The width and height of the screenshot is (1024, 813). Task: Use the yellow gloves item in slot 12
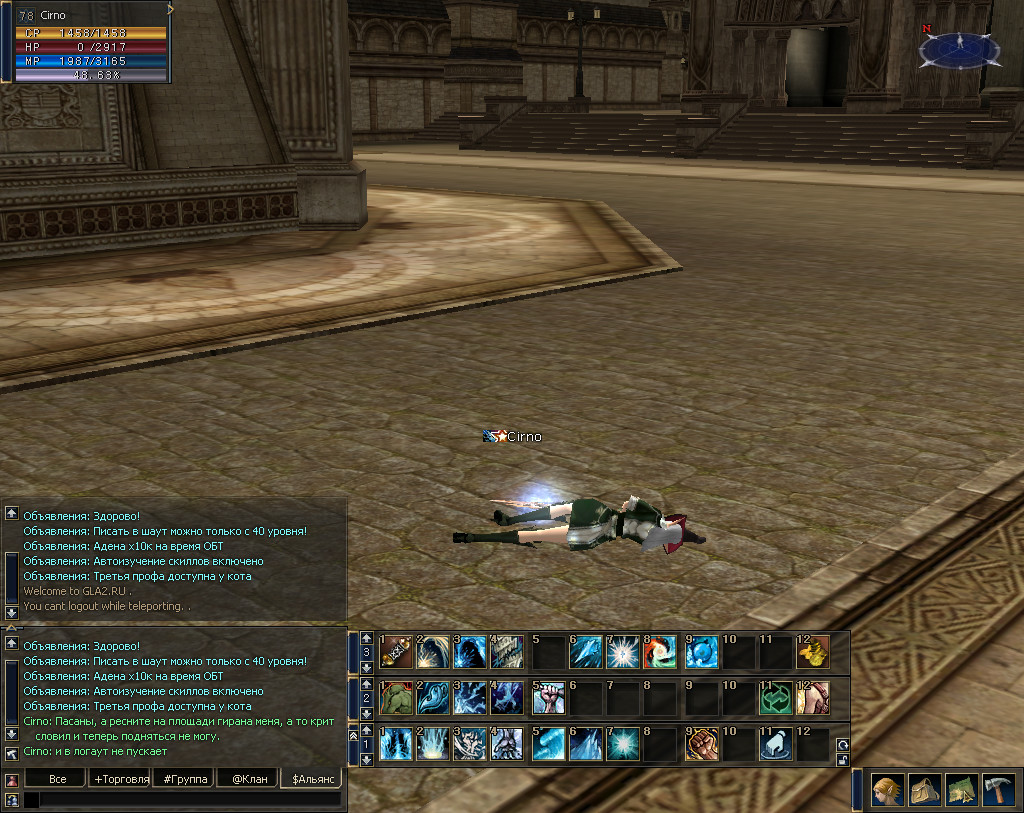(x=812, y=652)
